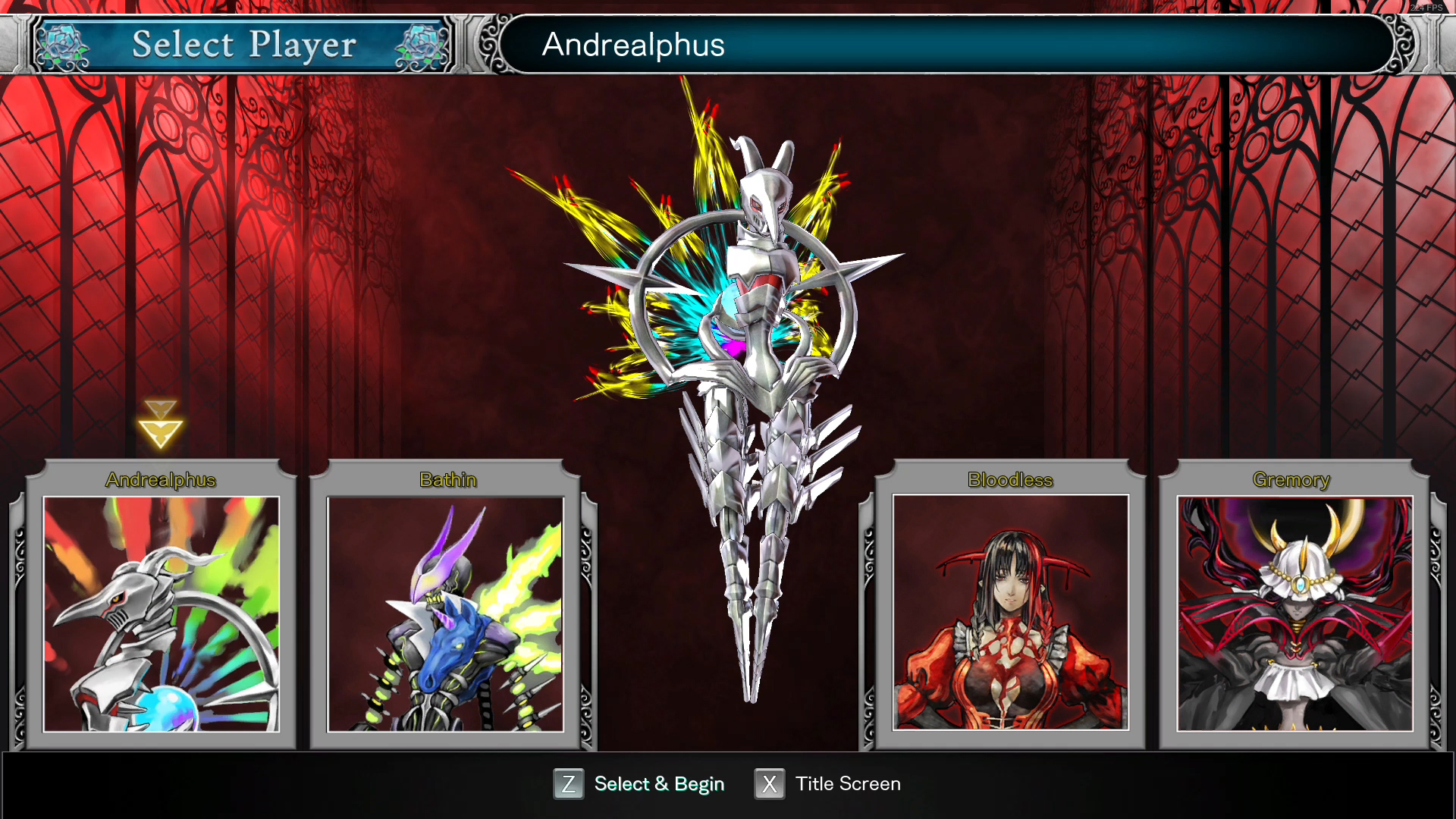Viewport: 1456px width, 819px height.
Task: Click the Select & Begin option
Action: pos(639,784)
